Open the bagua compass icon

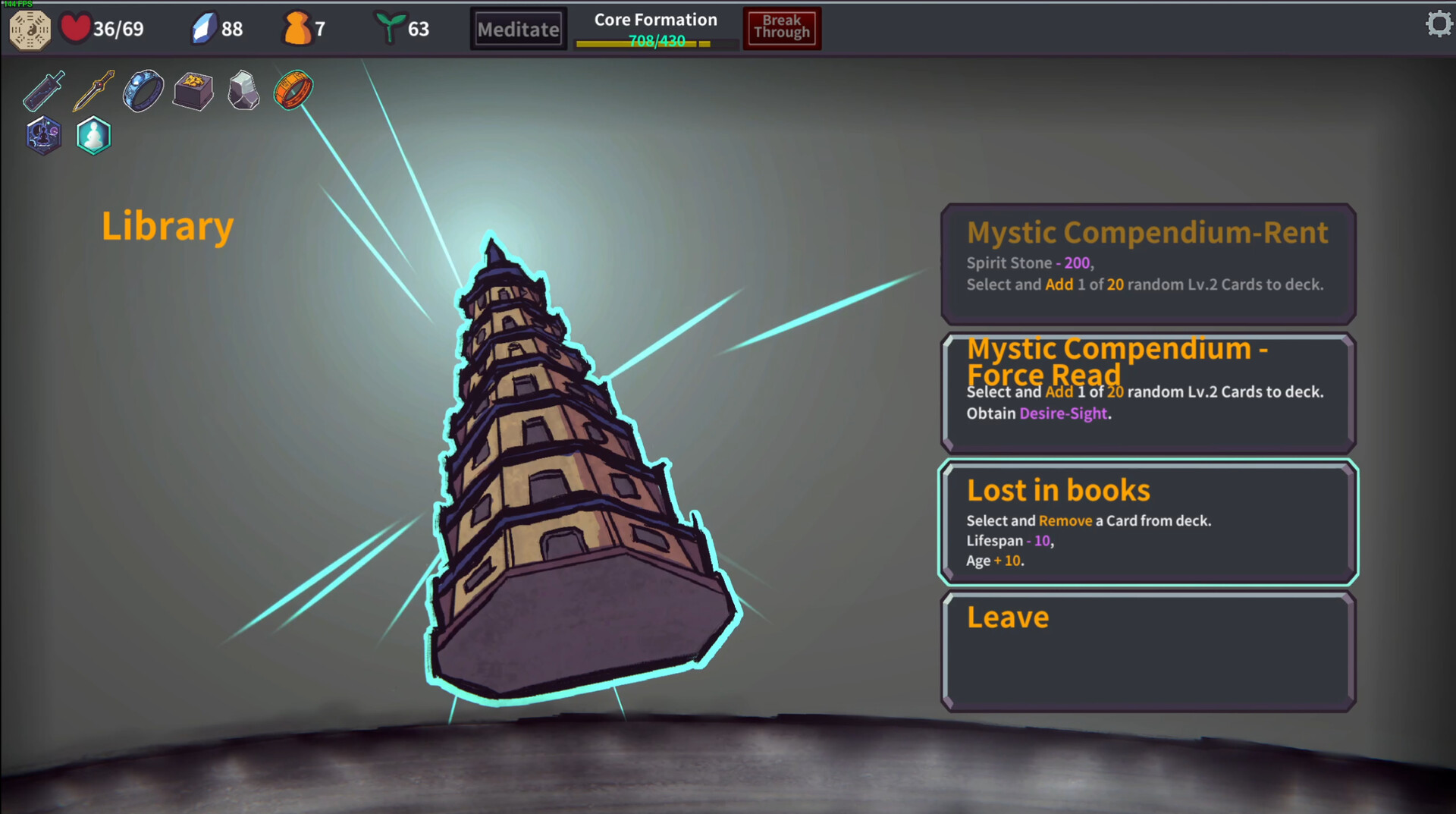click(30, 30)
